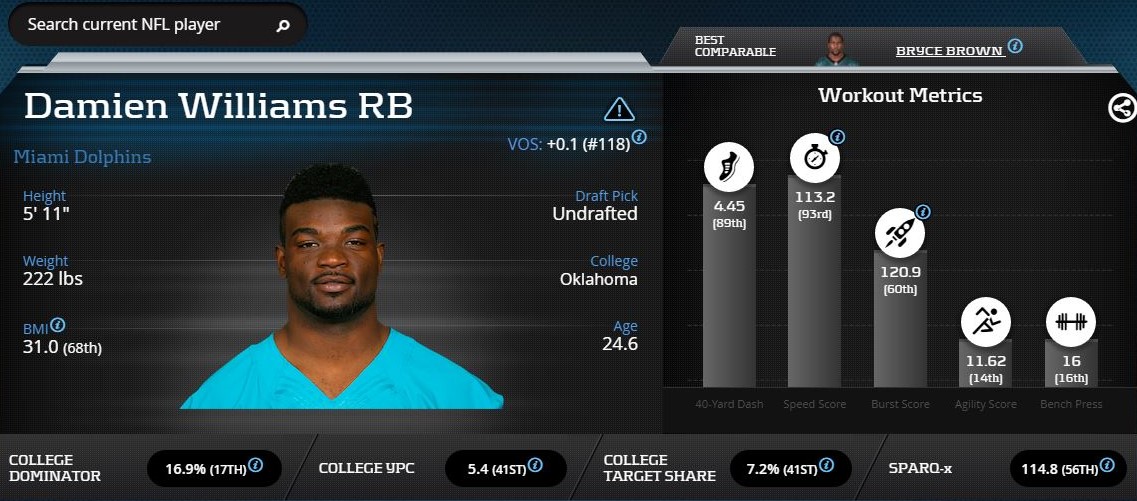Click the warning triangle icon
This screenshot has height=501, width=1137.
619,109
